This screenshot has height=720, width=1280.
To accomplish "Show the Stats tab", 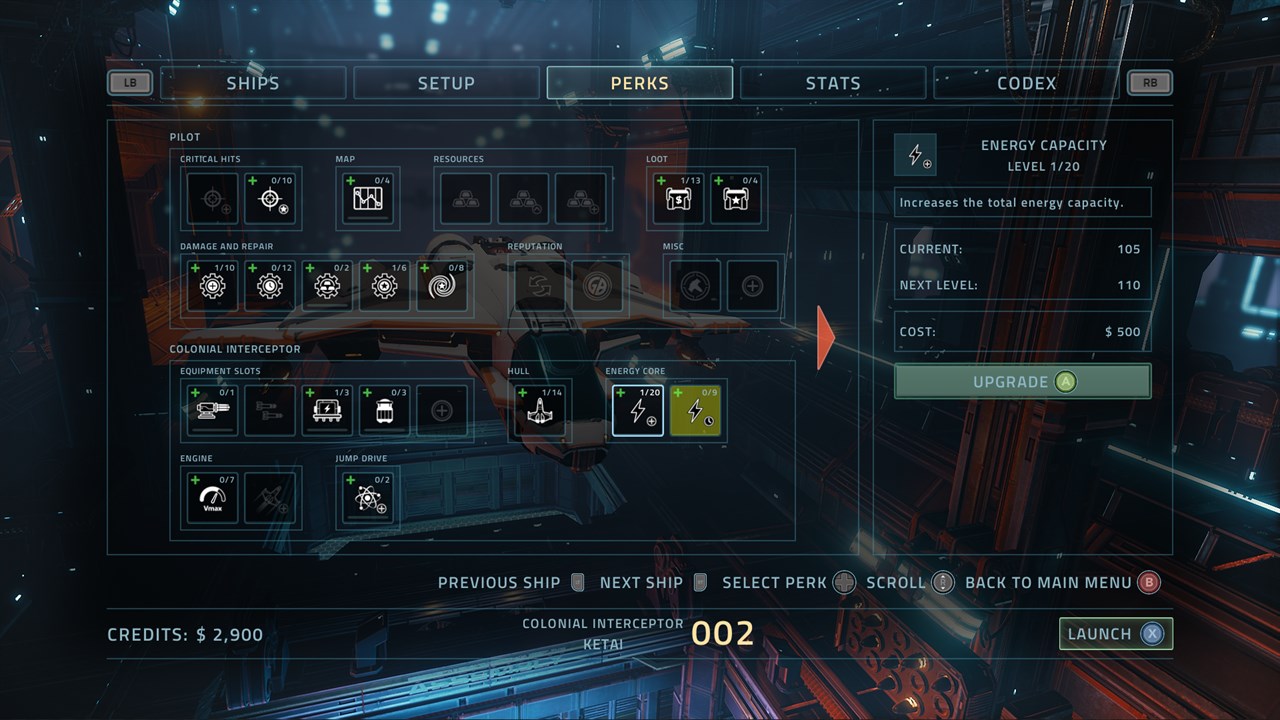I will (833, 83).
